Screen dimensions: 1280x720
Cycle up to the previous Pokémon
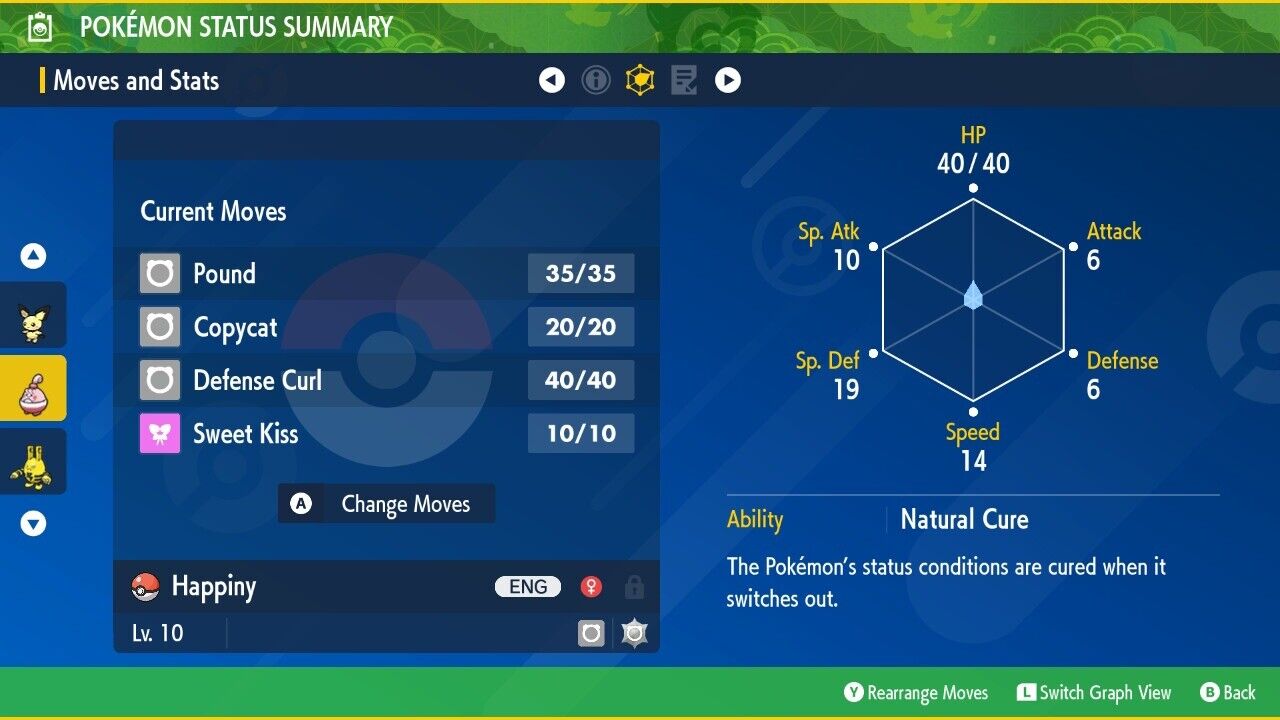(33, 257)
